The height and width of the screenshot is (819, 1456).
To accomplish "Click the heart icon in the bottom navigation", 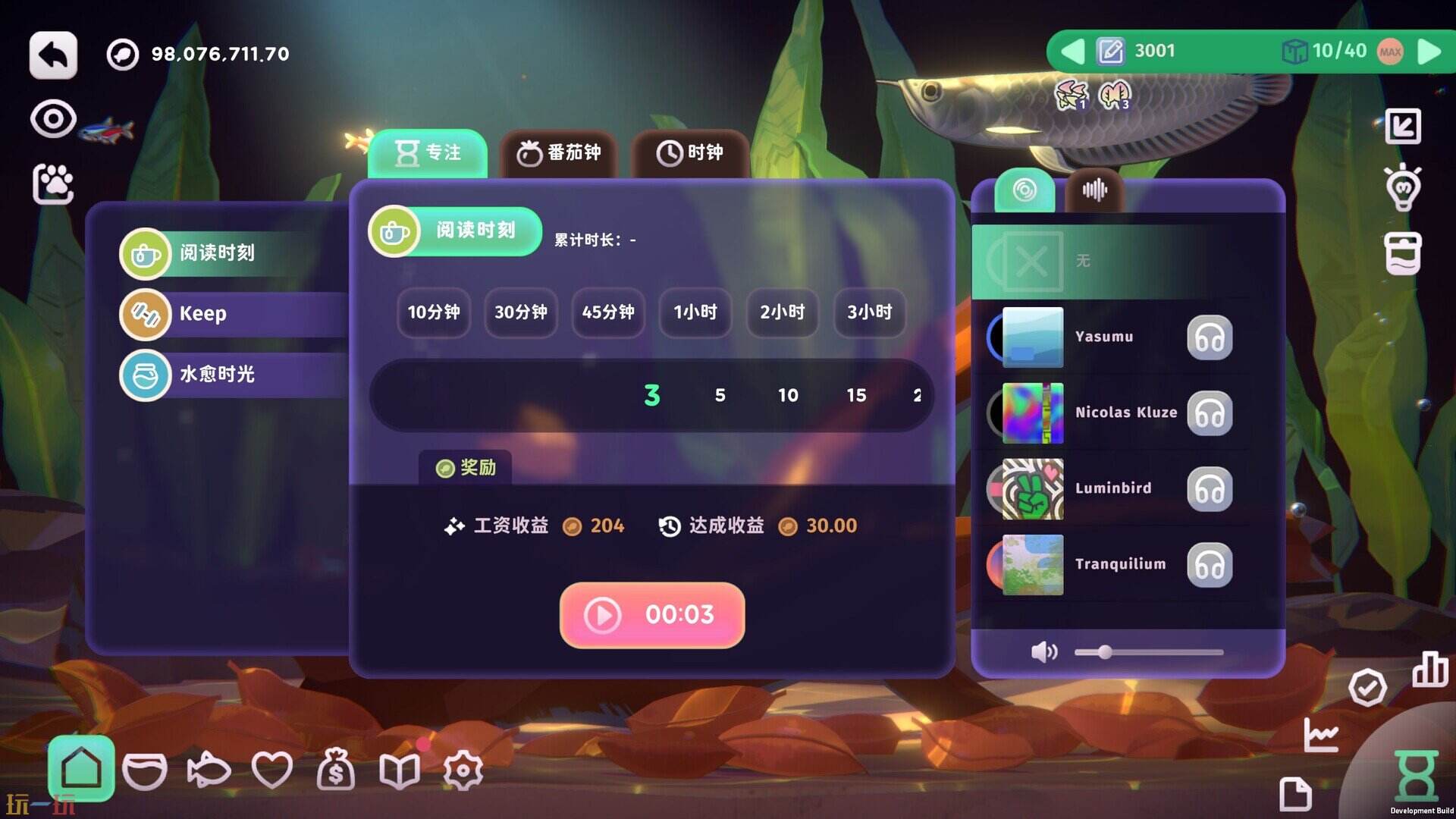I will click(273, 769).
